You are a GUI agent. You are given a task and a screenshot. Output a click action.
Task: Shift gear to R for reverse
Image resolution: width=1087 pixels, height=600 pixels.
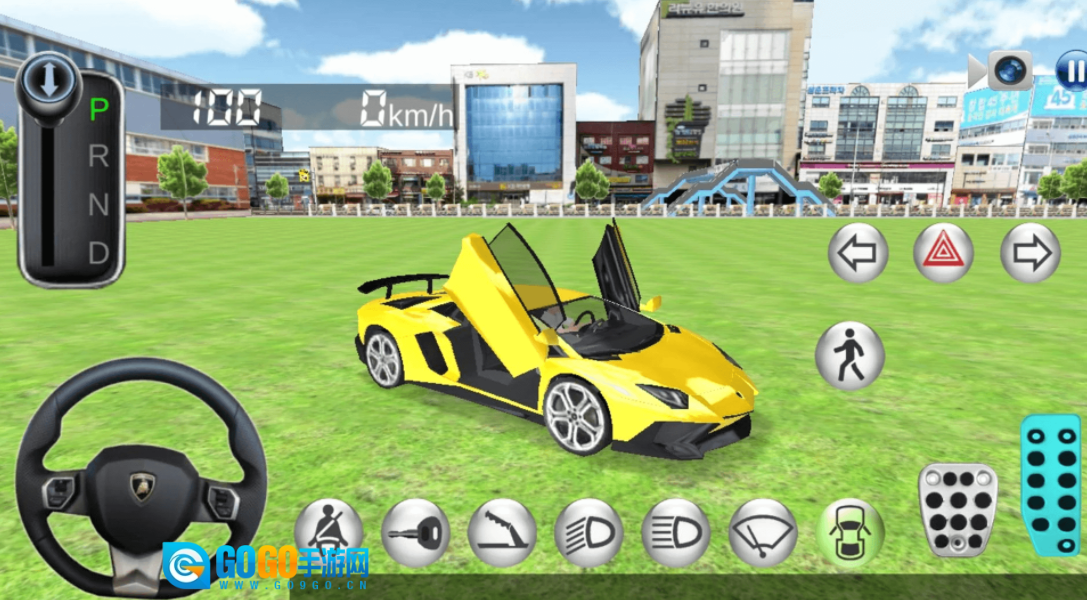pyautogui.click(x=98, y=157)
